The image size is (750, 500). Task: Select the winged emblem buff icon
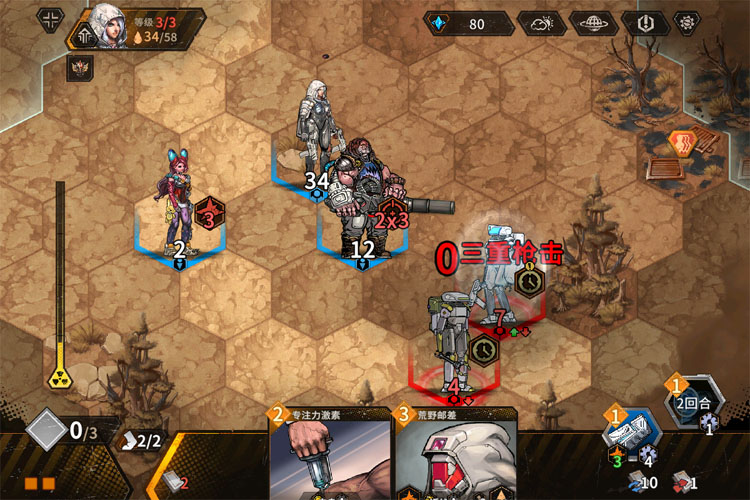(81, 68)
